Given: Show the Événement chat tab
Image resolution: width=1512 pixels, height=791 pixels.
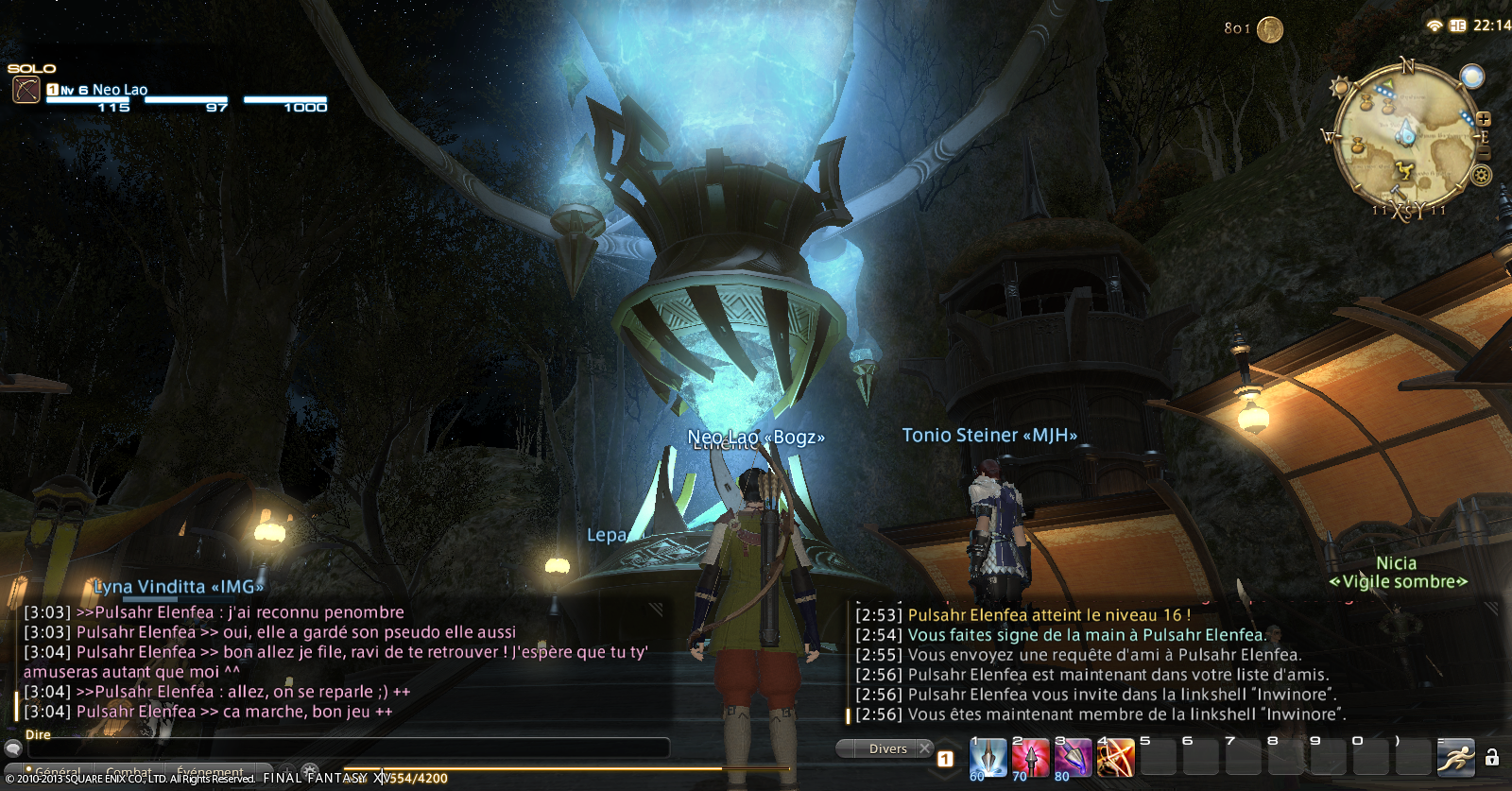Looking at the screenshot, I should point(210,772).
